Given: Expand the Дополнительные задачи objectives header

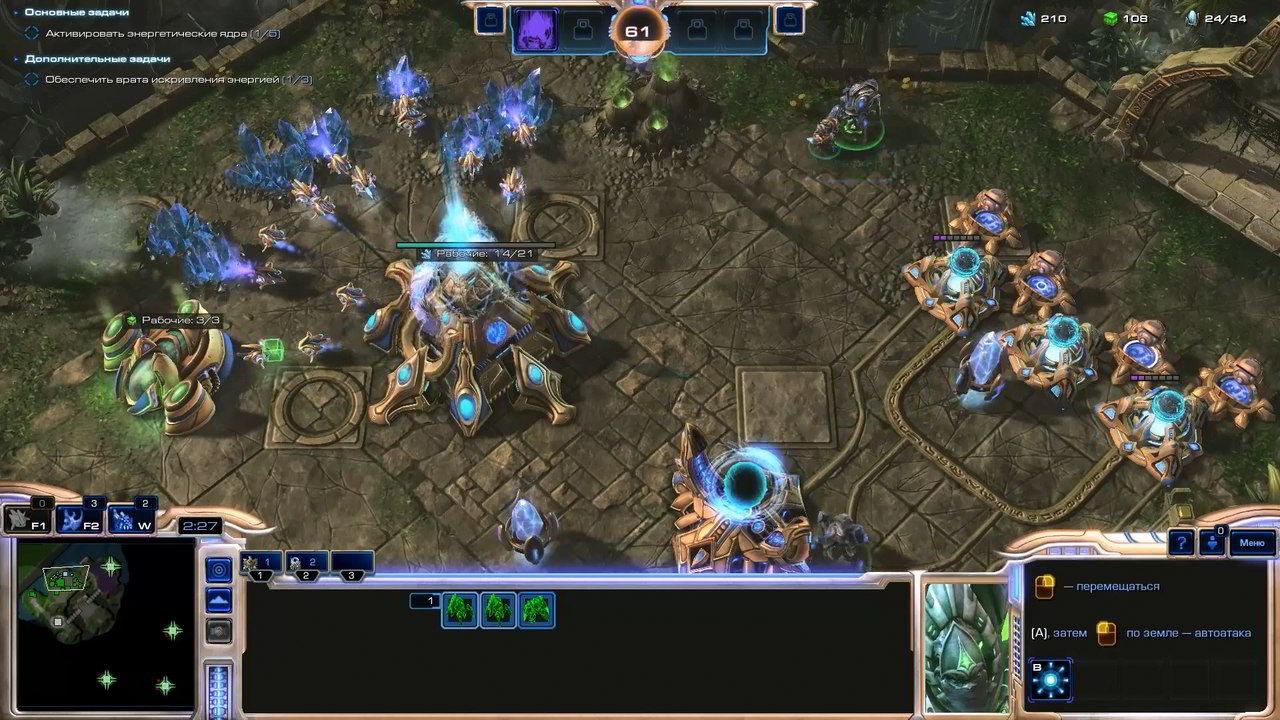Looking at the screenshot, I should 92,59.
